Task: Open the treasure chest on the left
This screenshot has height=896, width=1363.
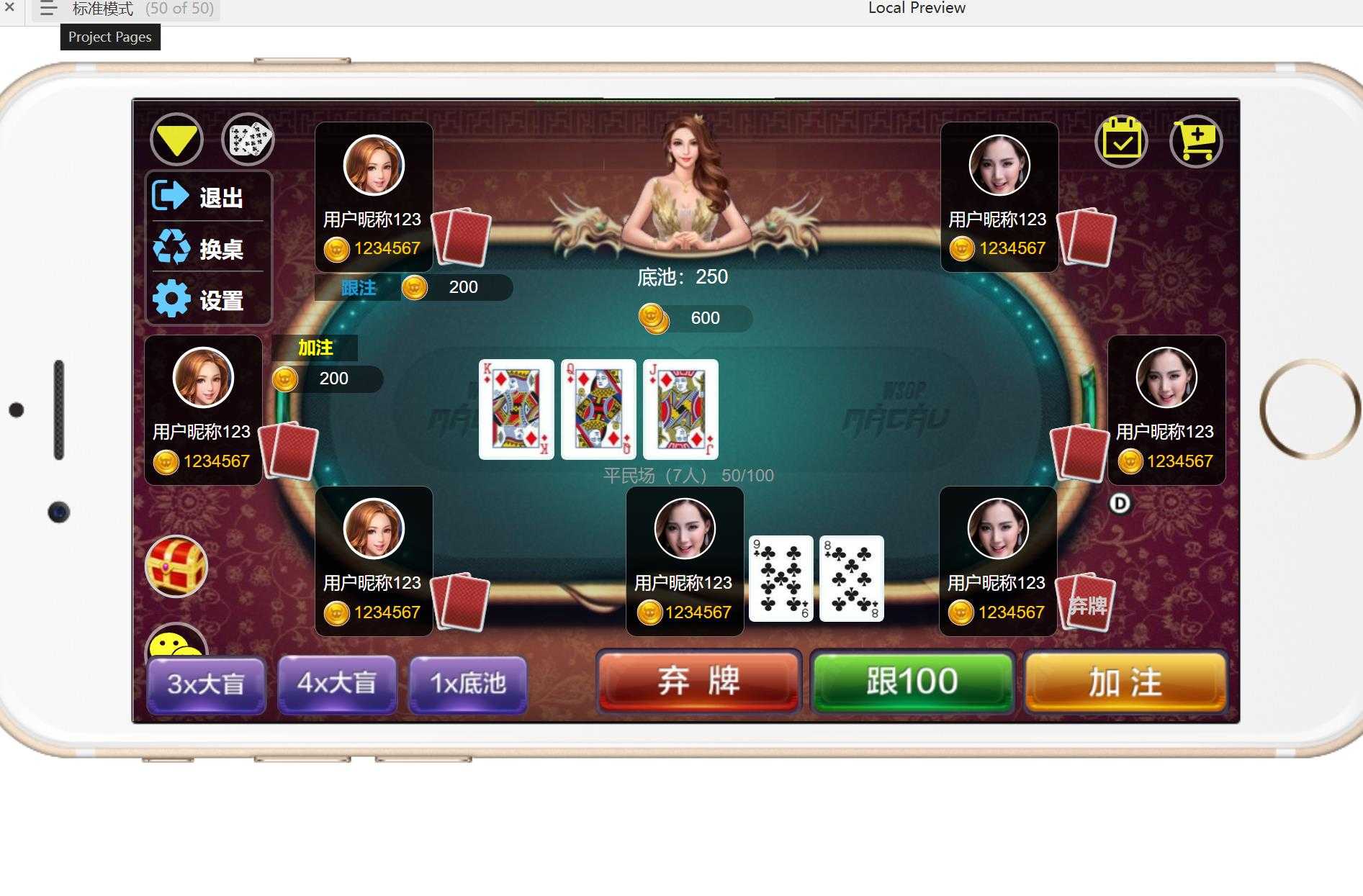Action: pos(176,567)
